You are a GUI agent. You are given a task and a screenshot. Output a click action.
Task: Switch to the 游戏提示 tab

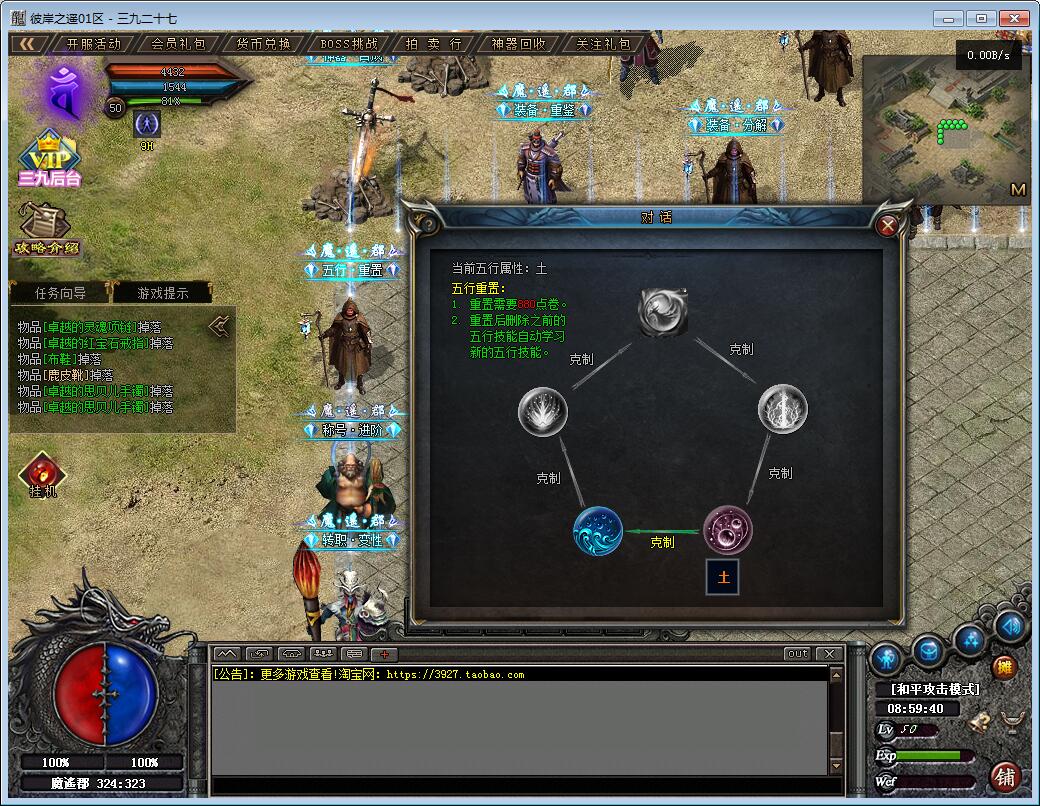[162, 293]
